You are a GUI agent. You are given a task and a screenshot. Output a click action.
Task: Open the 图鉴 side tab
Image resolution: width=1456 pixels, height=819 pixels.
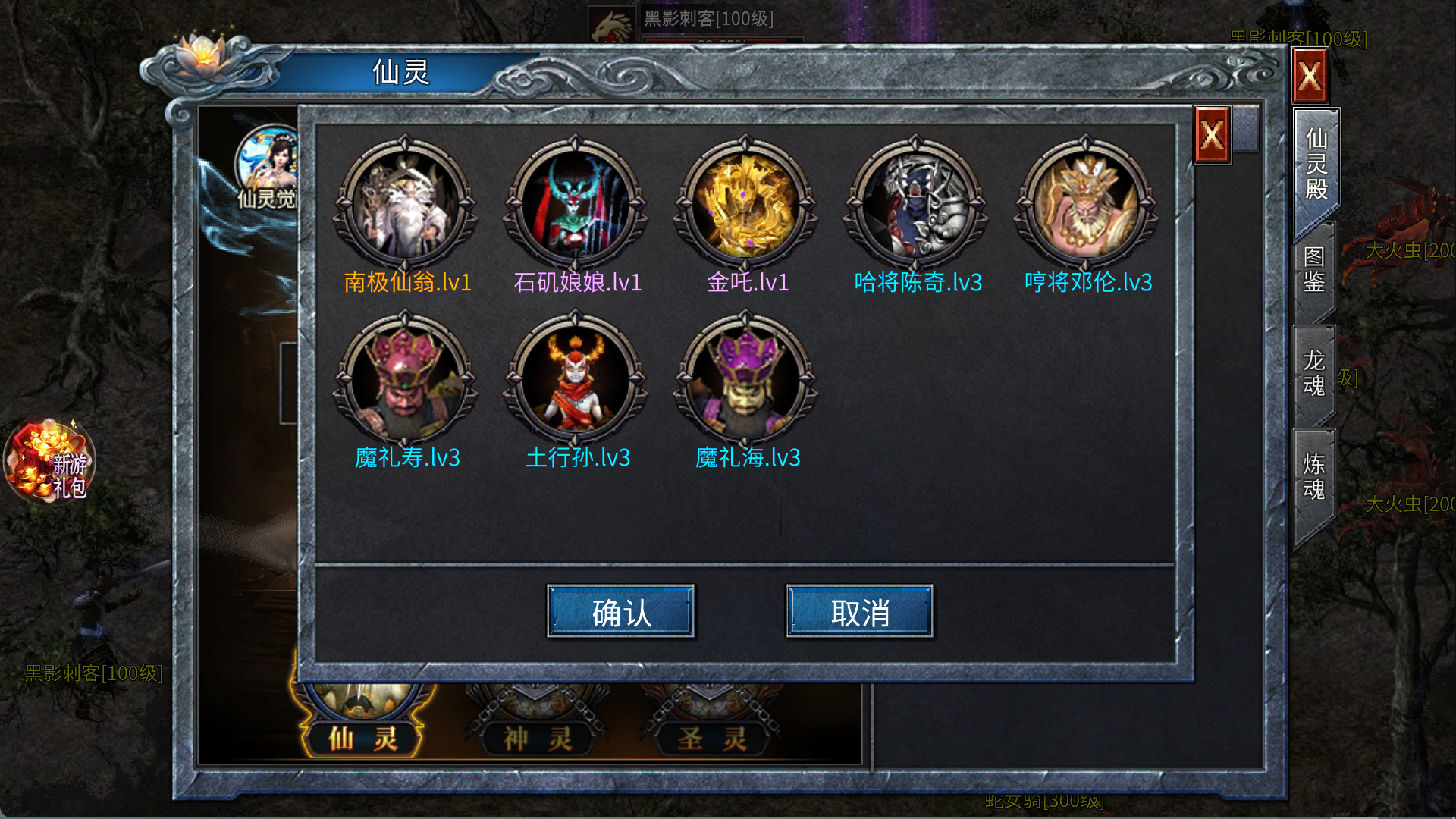[1313, 270]
